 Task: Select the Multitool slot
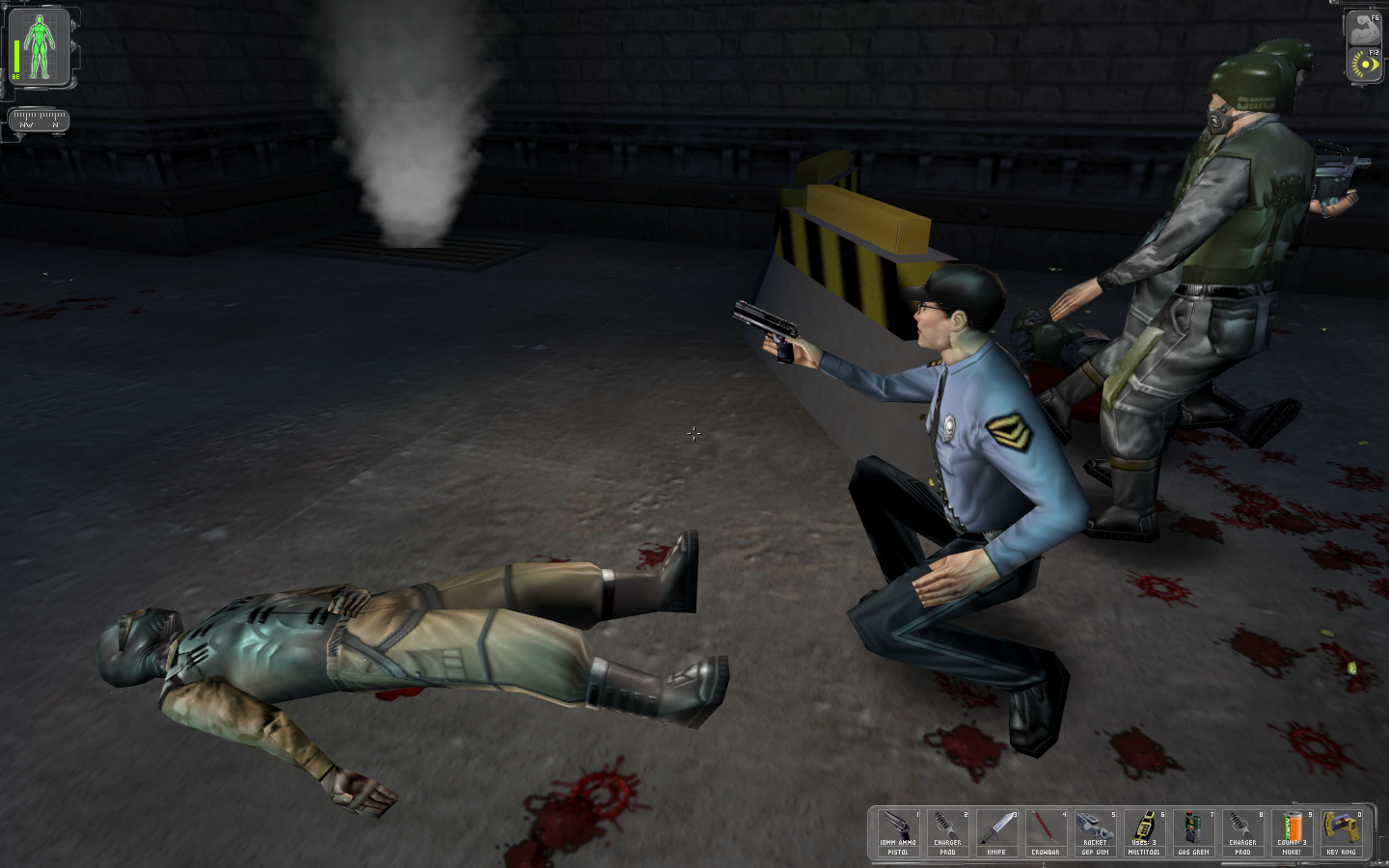click(1144, 832)
